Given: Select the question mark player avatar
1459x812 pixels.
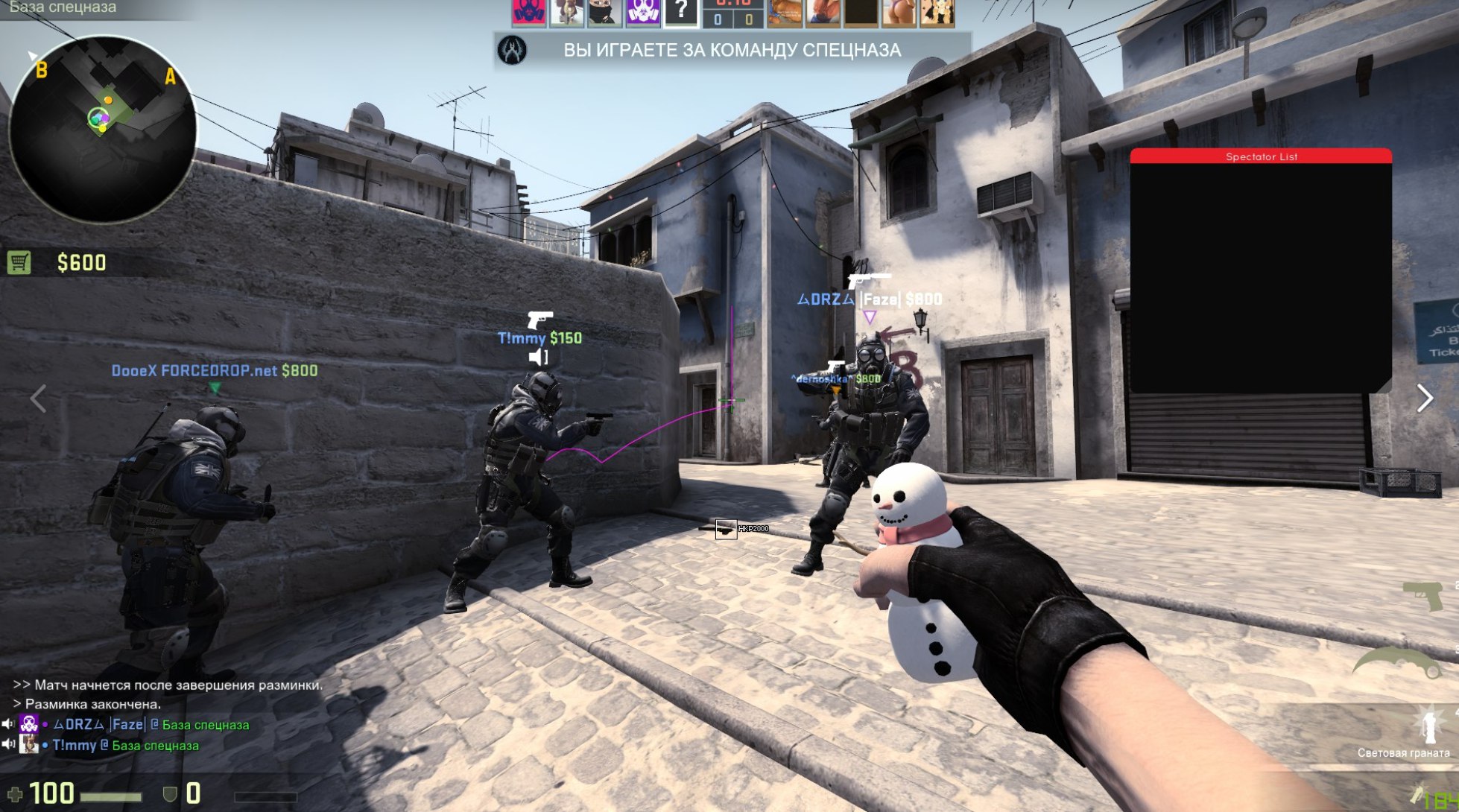Looking at the screenshot, I should 680,12.
